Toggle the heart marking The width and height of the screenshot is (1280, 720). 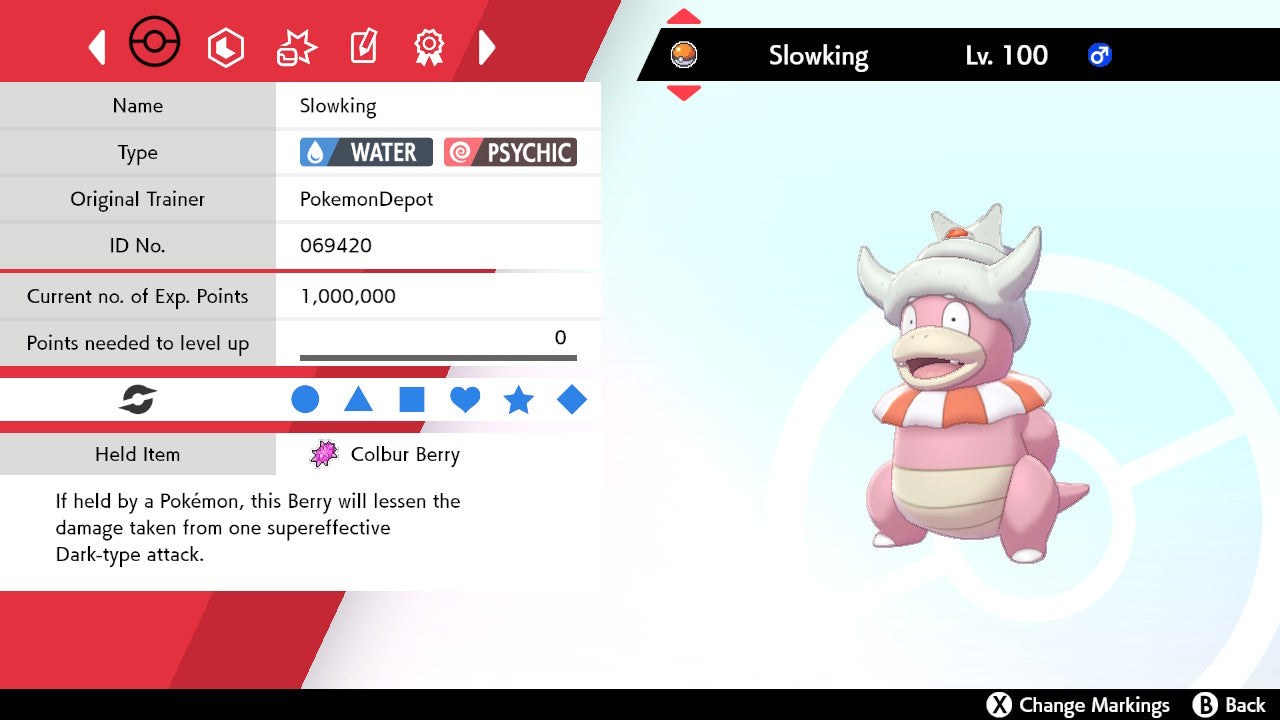click(465, 400)
